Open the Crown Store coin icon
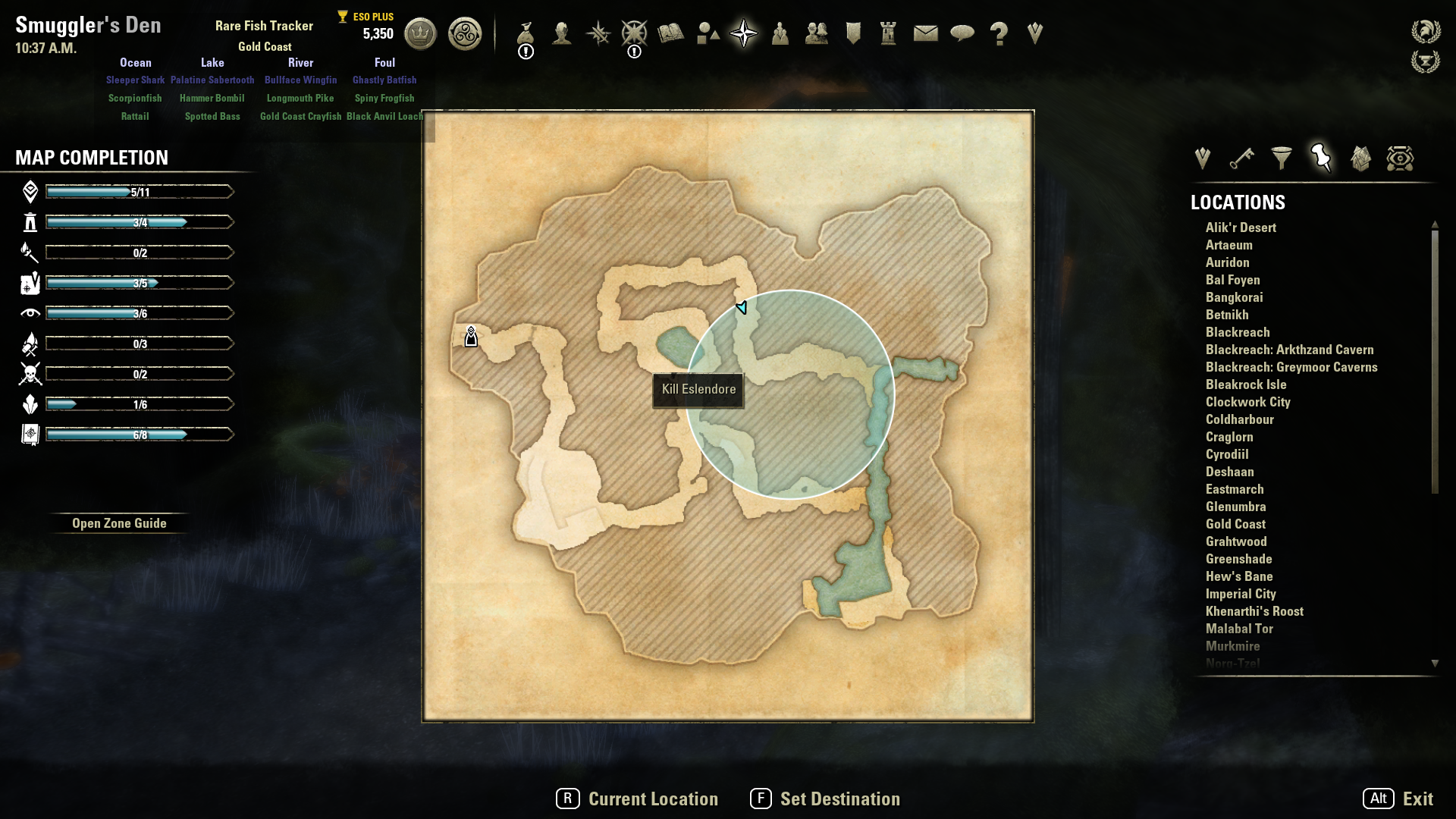 pos(420,33)
